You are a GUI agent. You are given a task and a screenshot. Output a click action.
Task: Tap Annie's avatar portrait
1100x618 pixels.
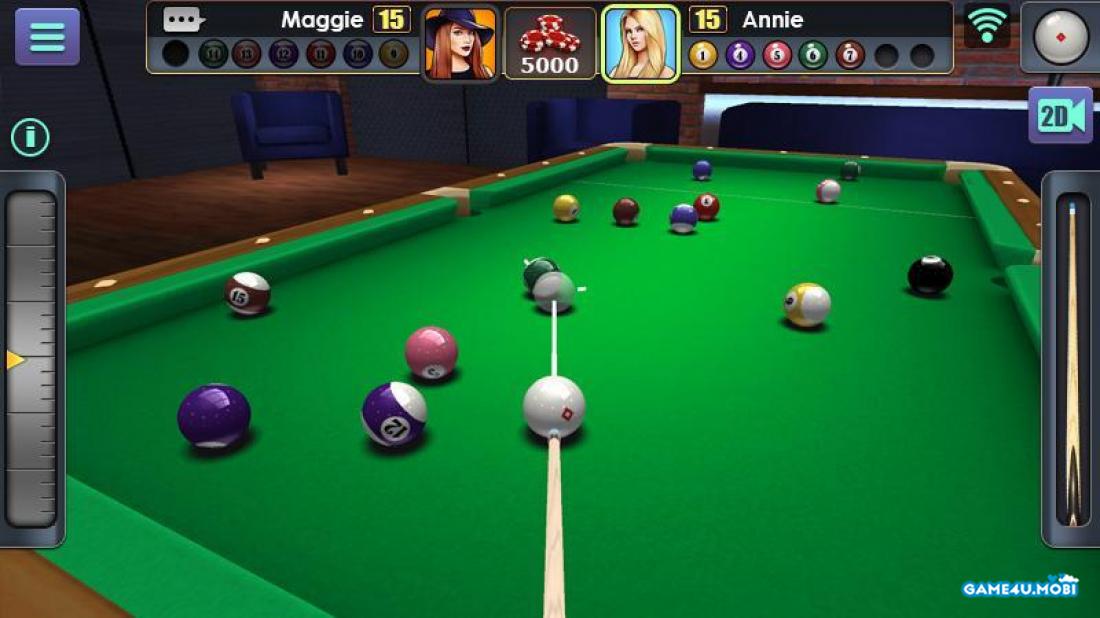point(641,43)
